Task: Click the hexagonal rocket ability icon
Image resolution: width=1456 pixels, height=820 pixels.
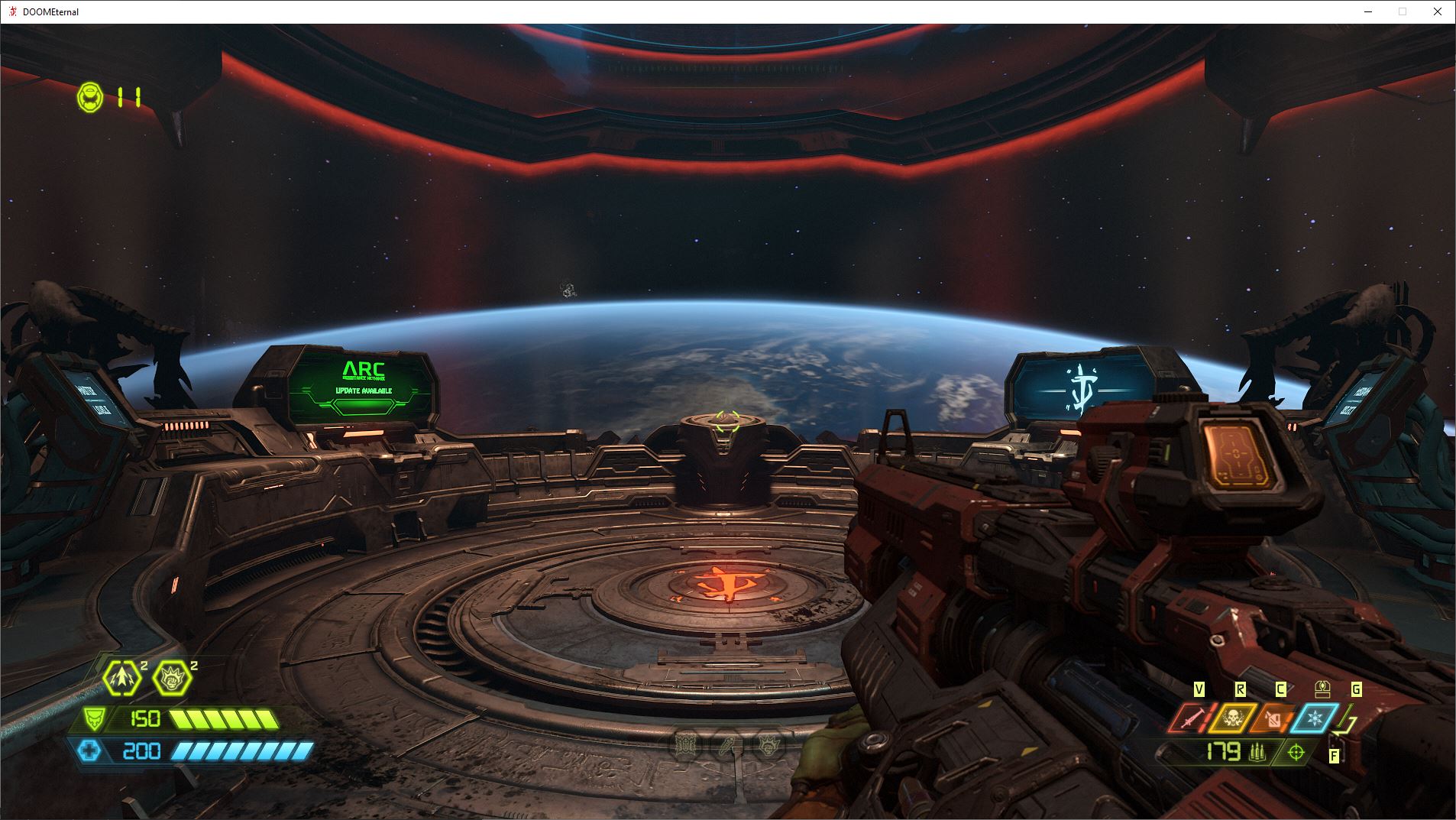Action: pyautogui.click(x=122, y=679)
